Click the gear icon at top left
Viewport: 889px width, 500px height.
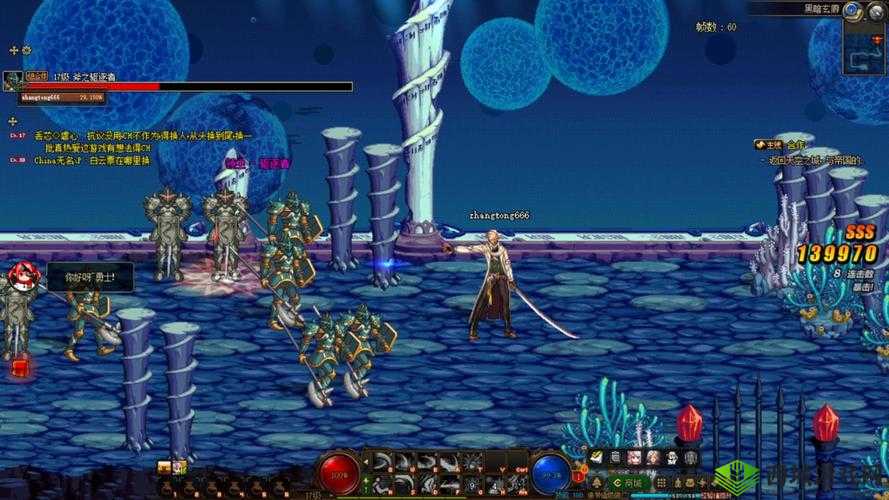click(x=26, y=49)
